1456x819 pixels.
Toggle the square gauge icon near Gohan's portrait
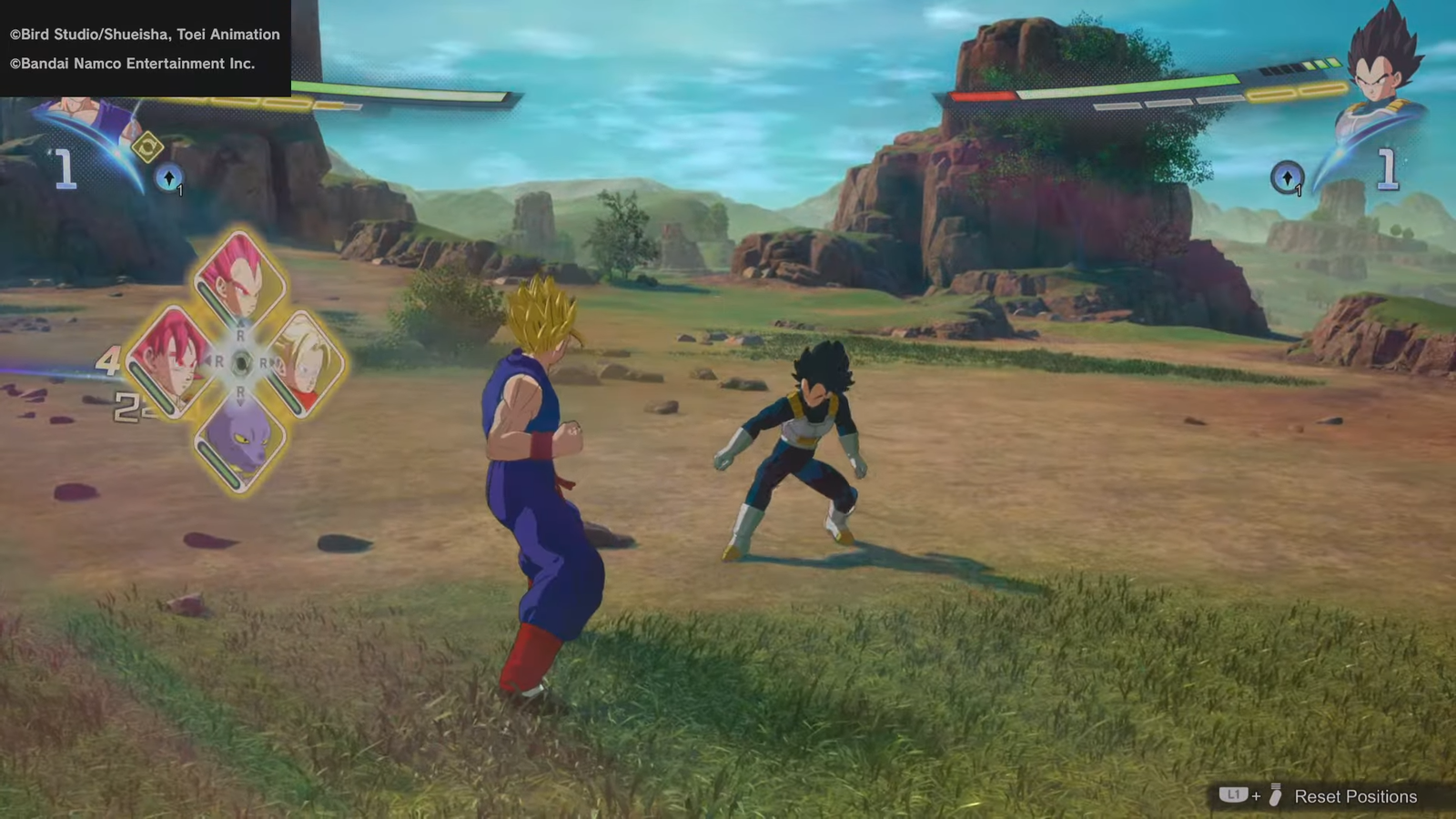pos(147,148)
